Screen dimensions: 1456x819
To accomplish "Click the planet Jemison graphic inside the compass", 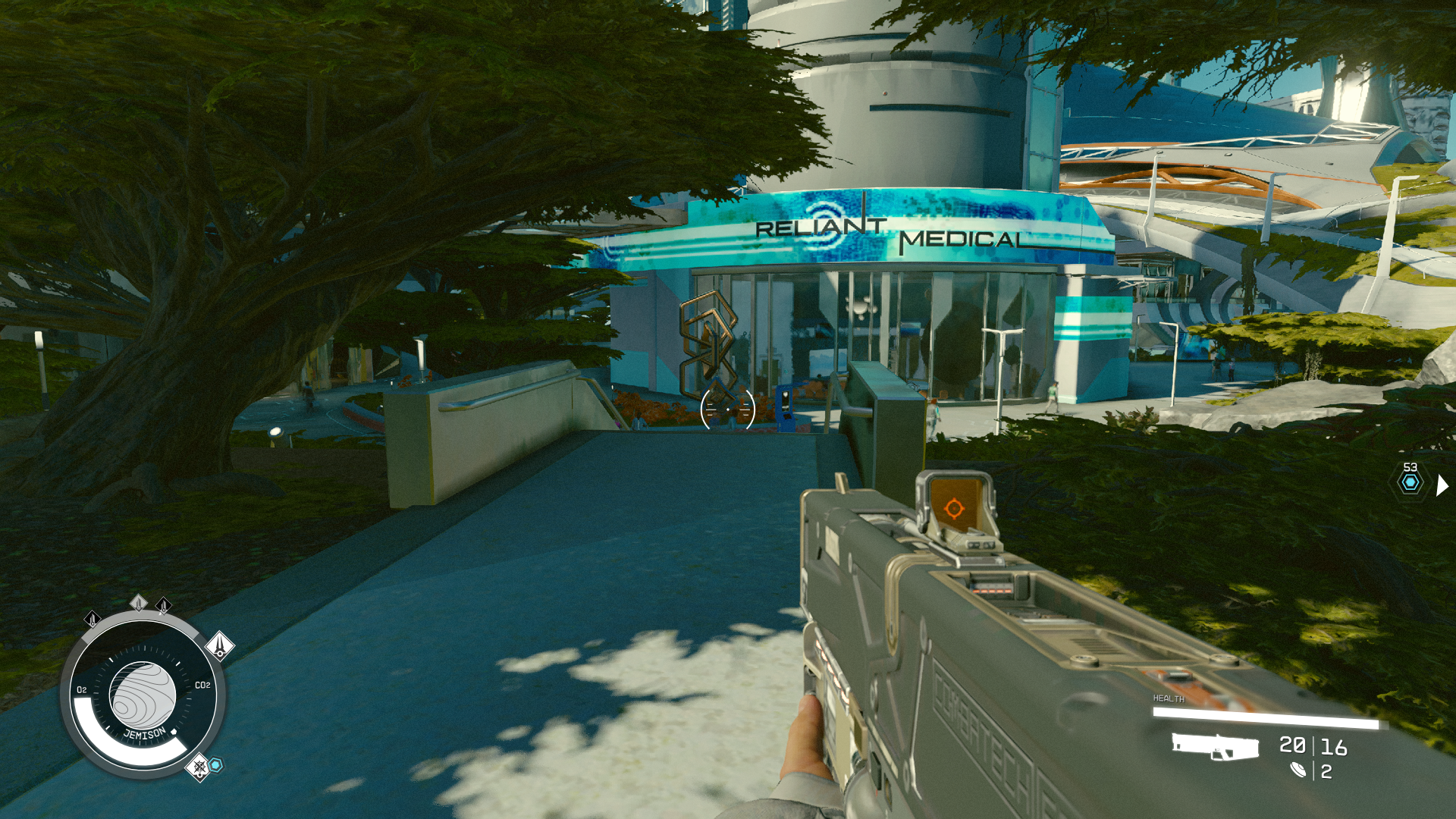I will [x=142, y=693].
